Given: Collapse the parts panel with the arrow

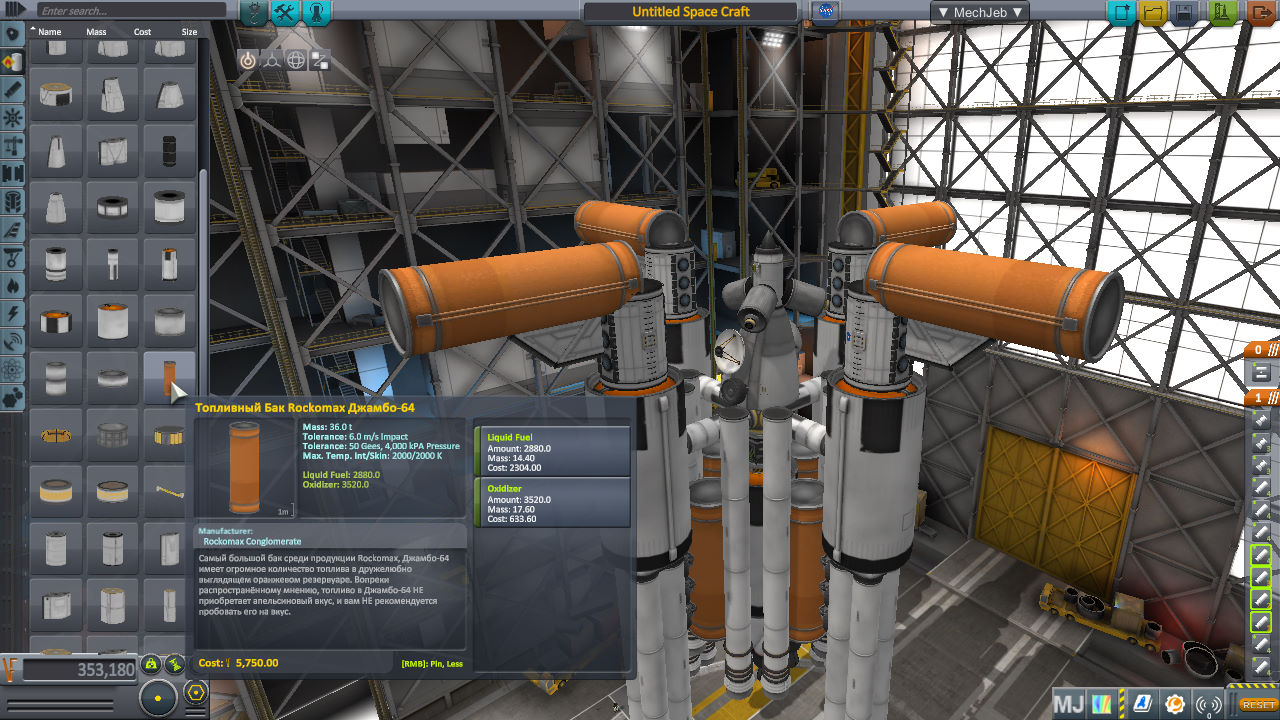Looking at the screenshot, I should (x=14, y=10).
